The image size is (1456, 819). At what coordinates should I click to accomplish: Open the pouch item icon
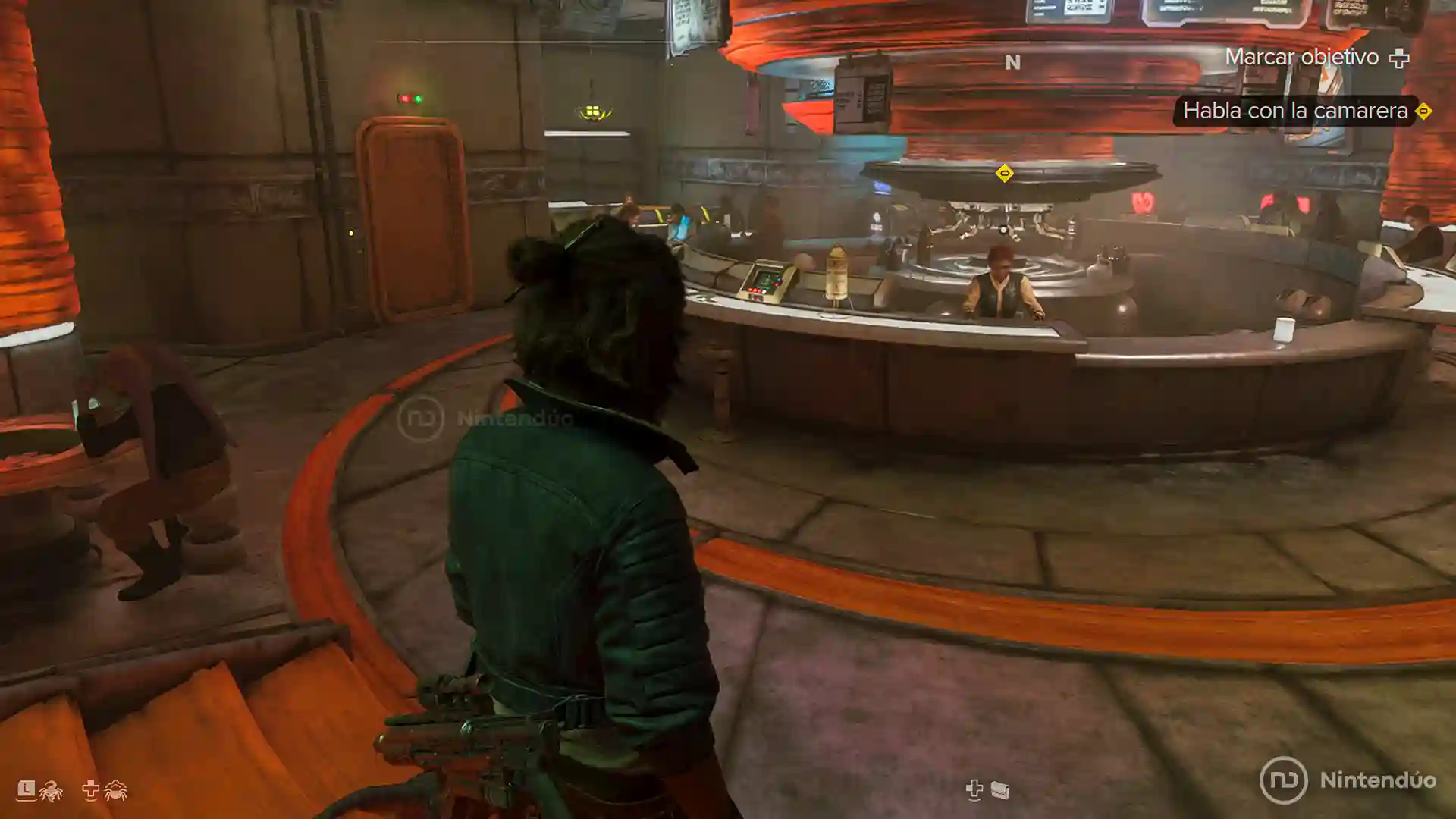coord(1000,791)
